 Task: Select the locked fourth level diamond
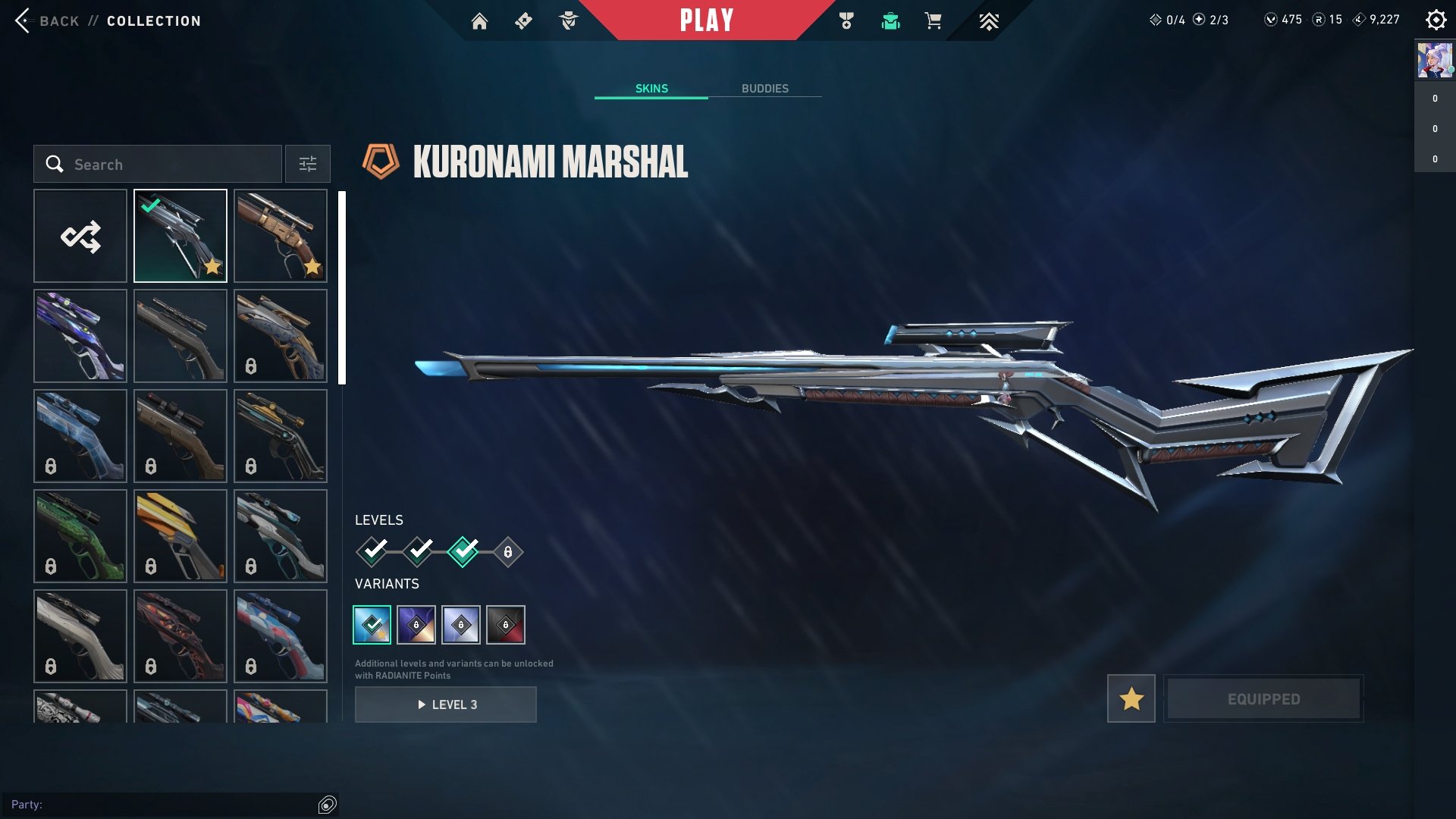click(508, 552)
